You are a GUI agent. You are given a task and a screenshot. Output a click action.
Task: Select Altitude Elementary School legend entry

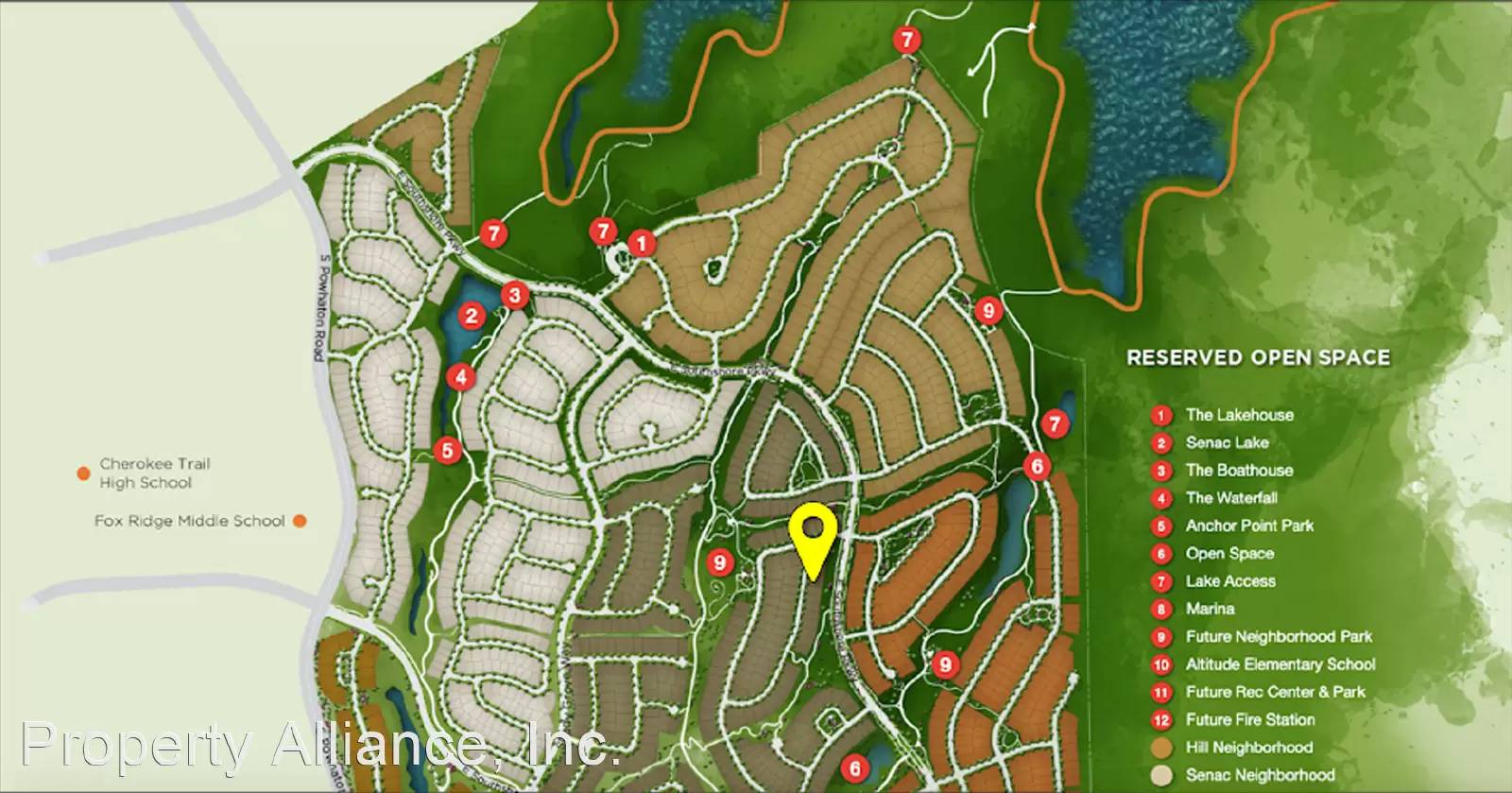coord(1280,664)
